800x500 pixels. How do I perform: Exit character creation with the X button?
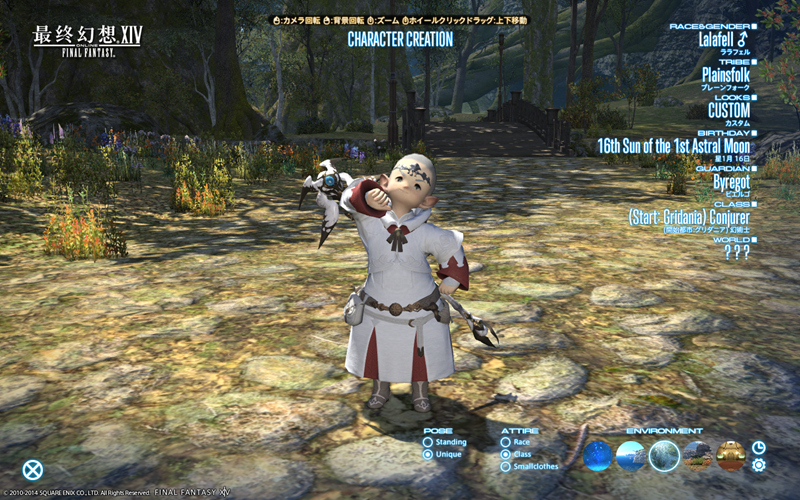[x=33, y=469]
